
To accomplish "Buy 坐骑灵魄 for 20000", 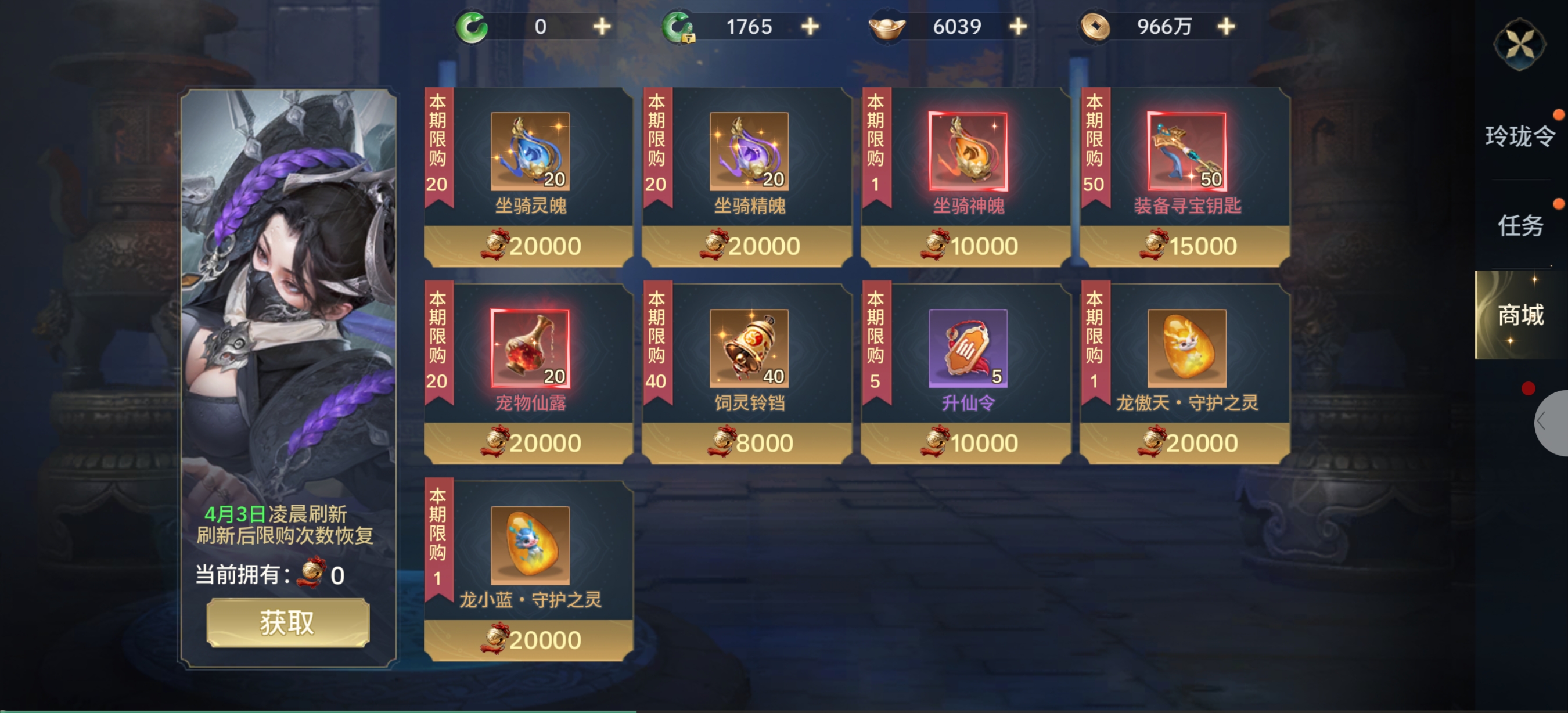I will tap(529, 246).
